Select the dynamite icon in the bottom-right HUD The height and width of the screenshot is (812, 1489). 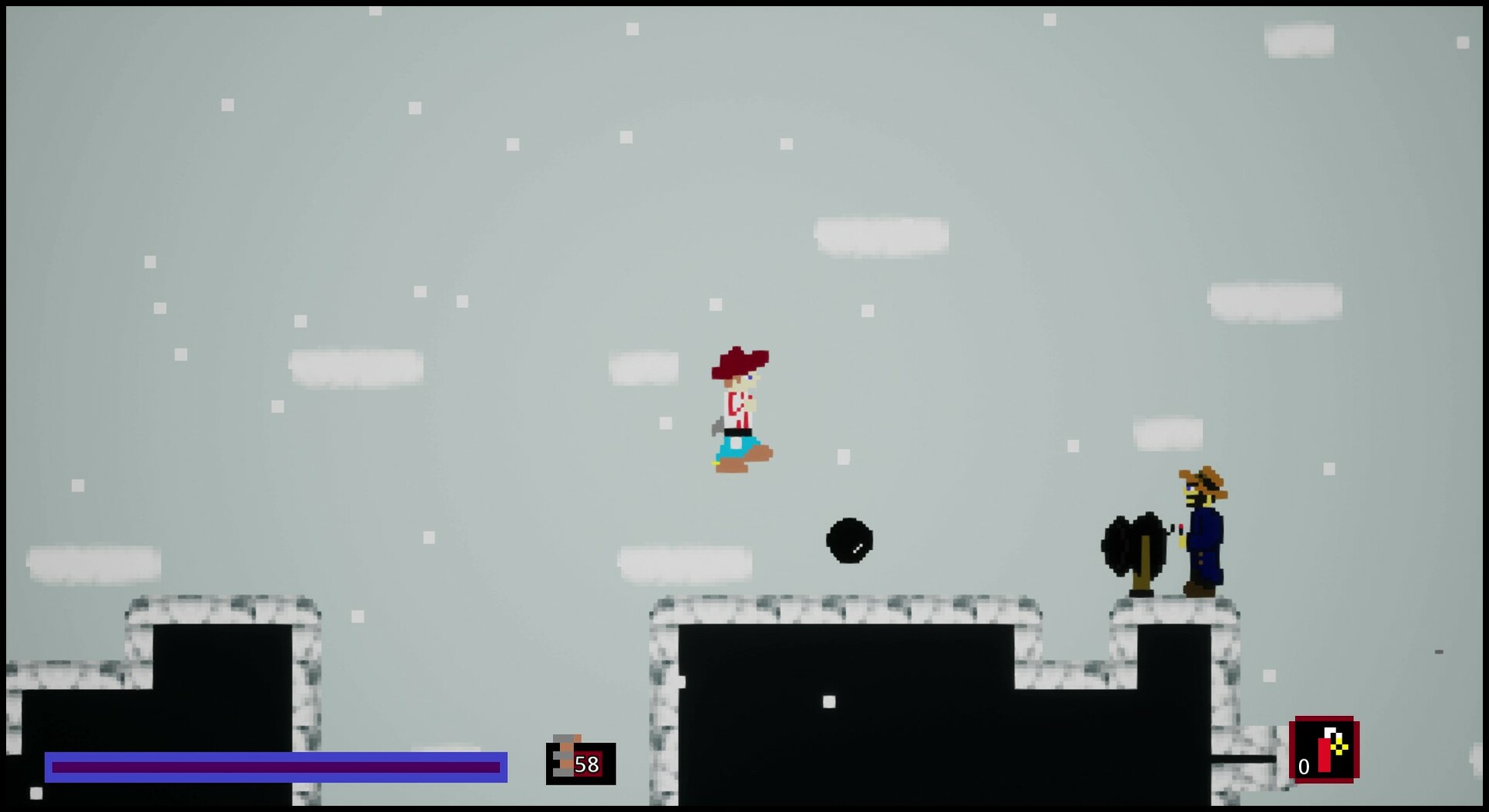pyautogui.click(x=1324, y=752)
